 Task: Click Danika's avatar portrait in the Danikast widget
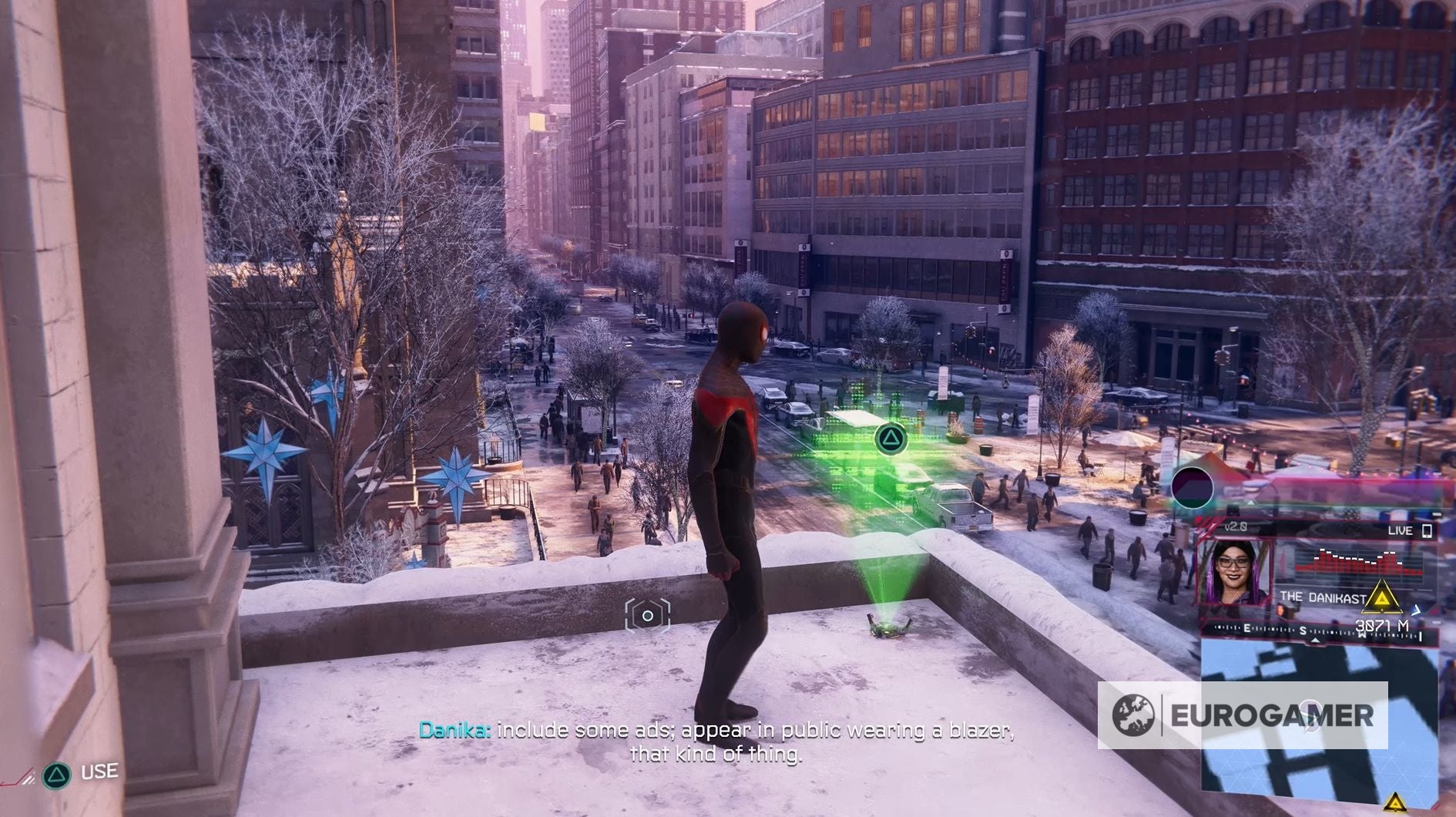tap(1235, 572)
